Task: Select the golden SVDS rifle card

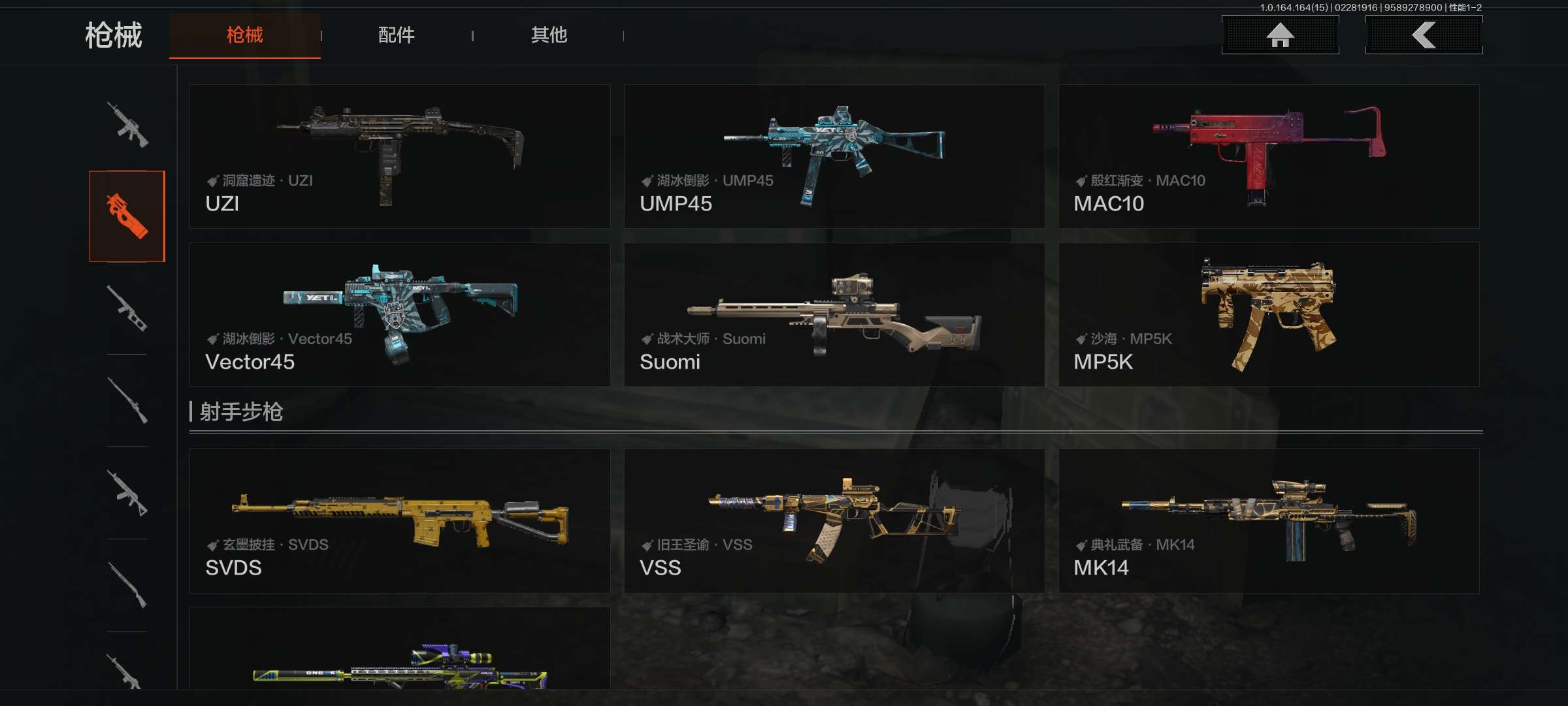Action: coord(399,520)
